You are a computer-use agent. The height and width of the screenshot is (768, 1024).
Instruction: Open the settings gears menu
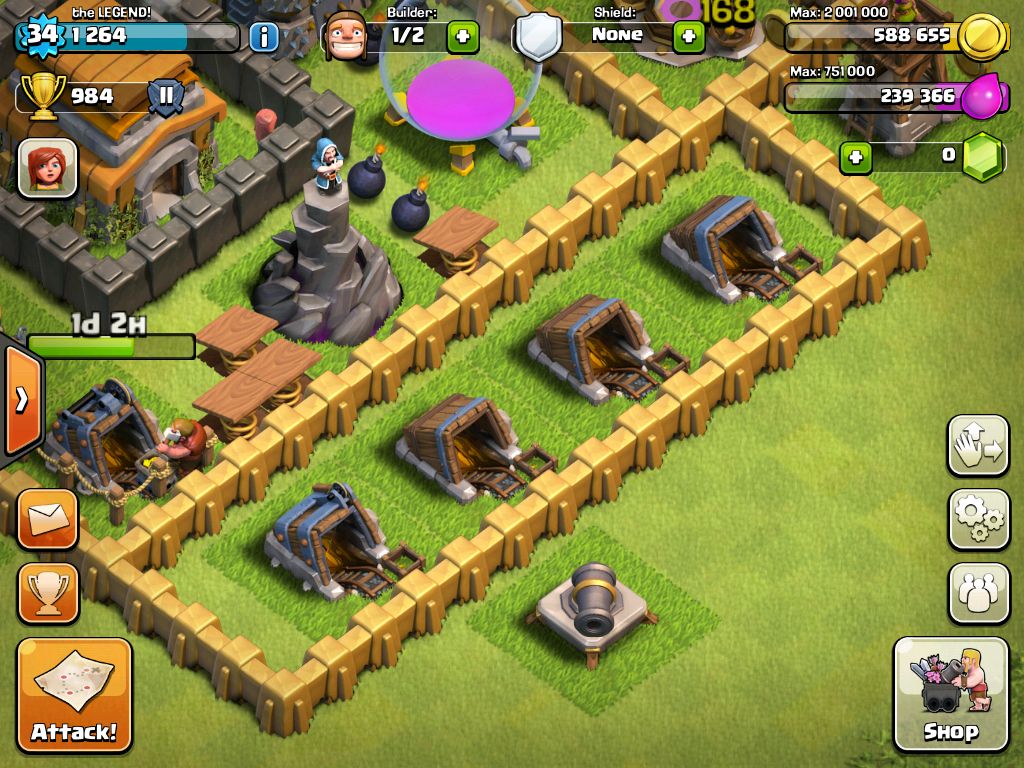point(978,519)
